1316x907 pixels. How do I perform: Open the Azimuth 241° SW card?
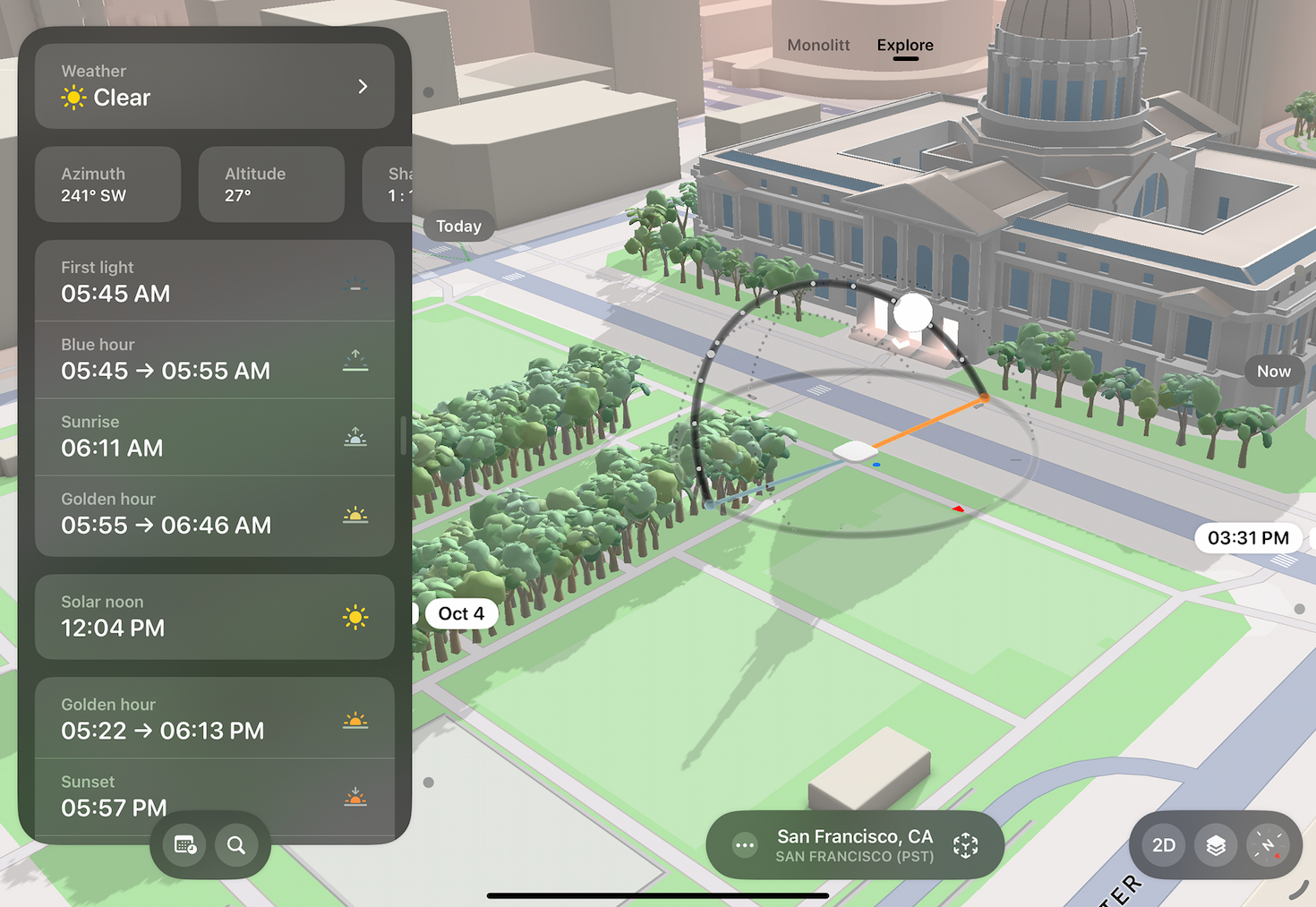107,184
